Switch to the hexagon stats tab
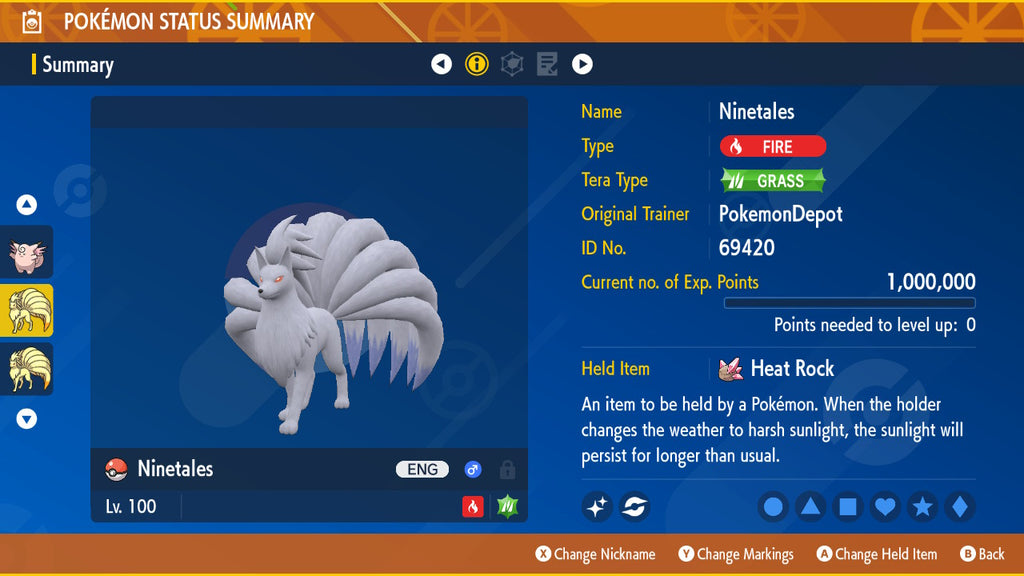The height and width of the screenshot is (576, 1024). (512, 65)
